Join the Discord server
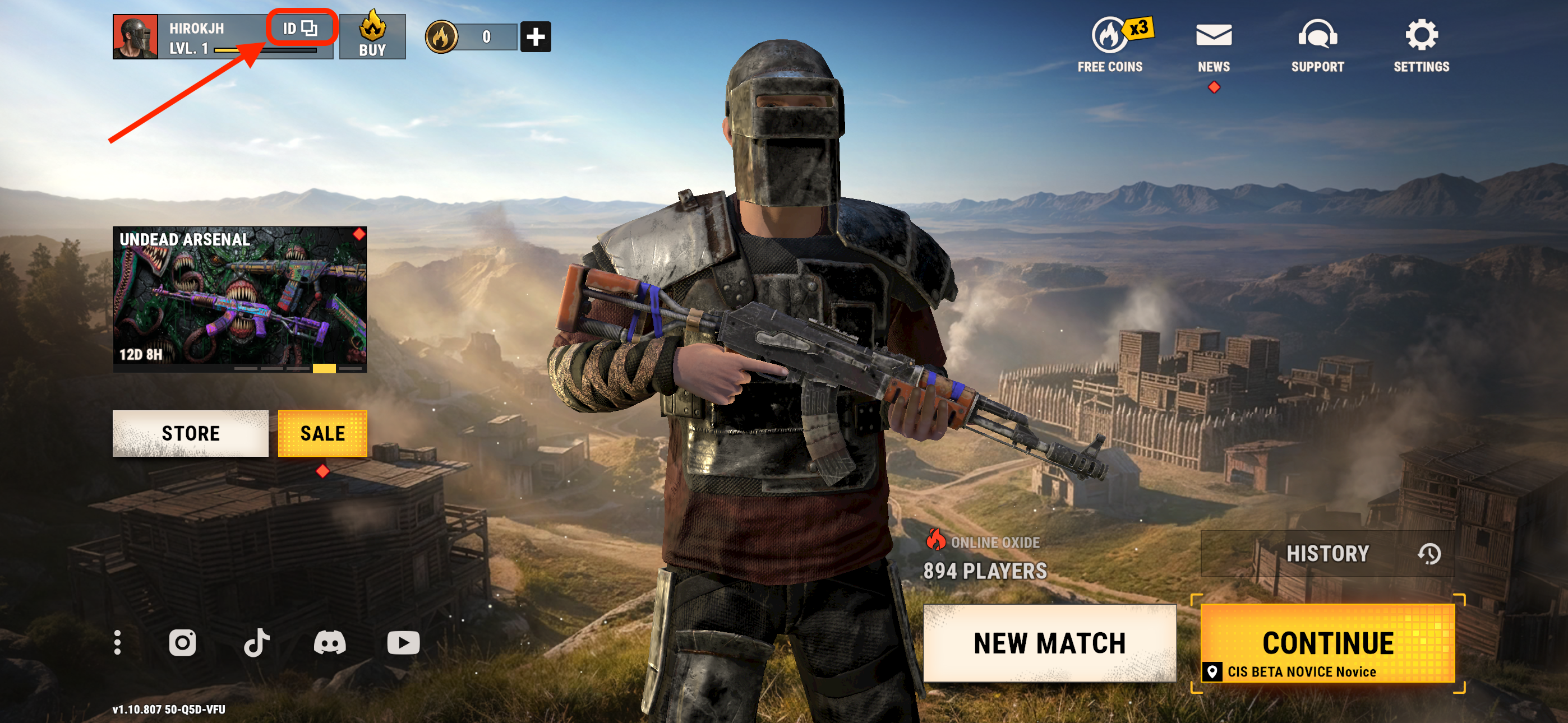The height and width of the screenshot is (723, 1568). 329,643
